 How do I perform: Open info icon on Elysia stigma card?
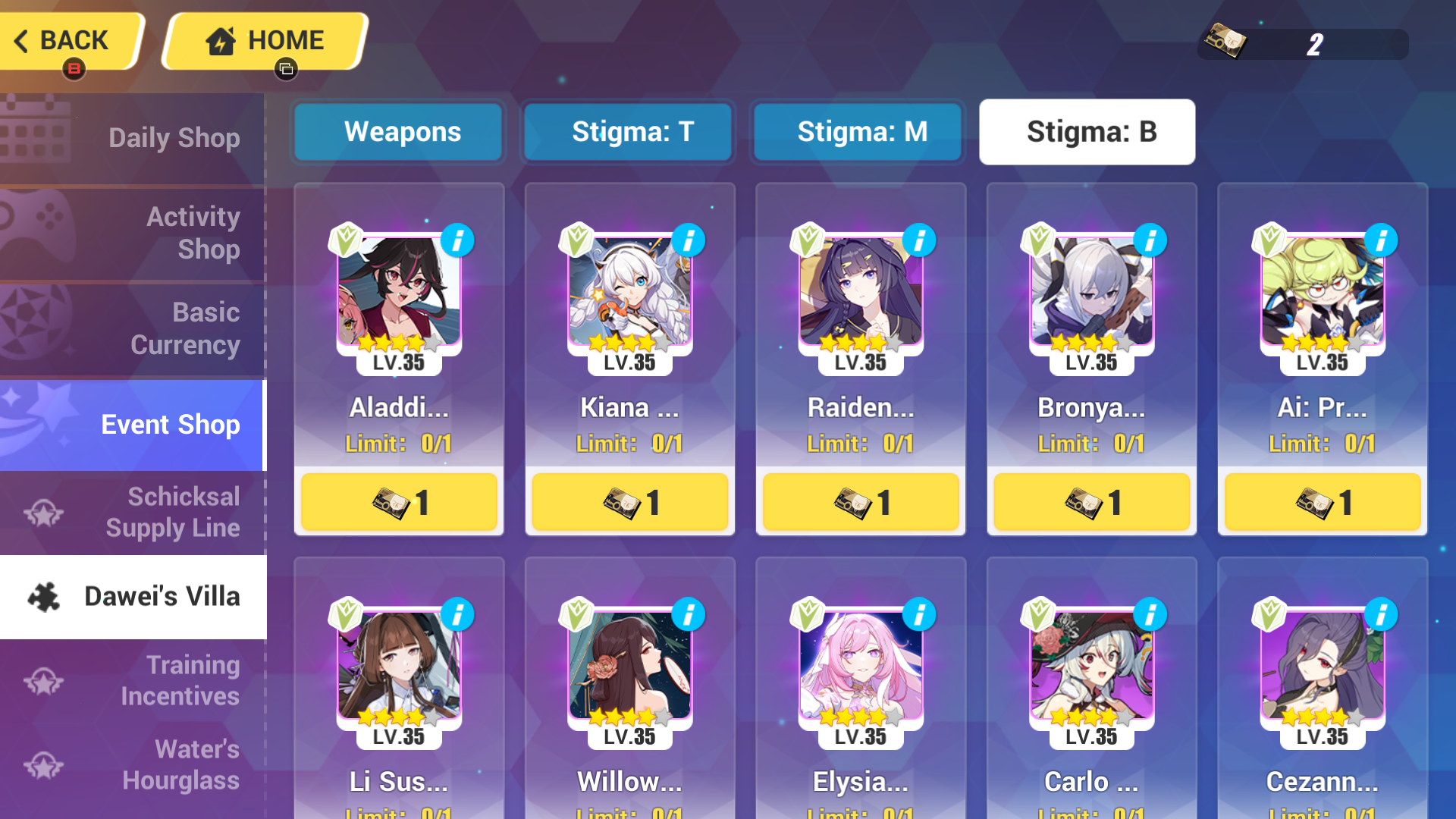pos(919,614)
